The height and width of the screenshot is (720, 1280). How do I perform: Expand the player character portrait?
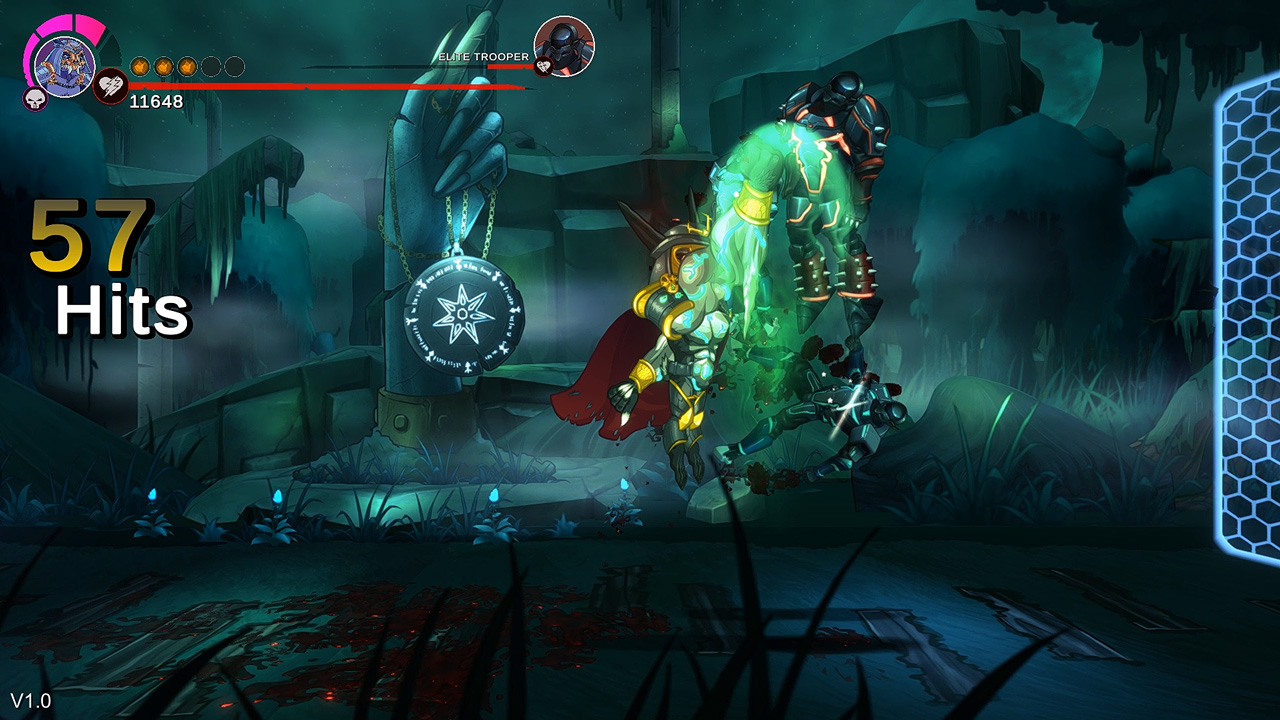pos(64,67)
